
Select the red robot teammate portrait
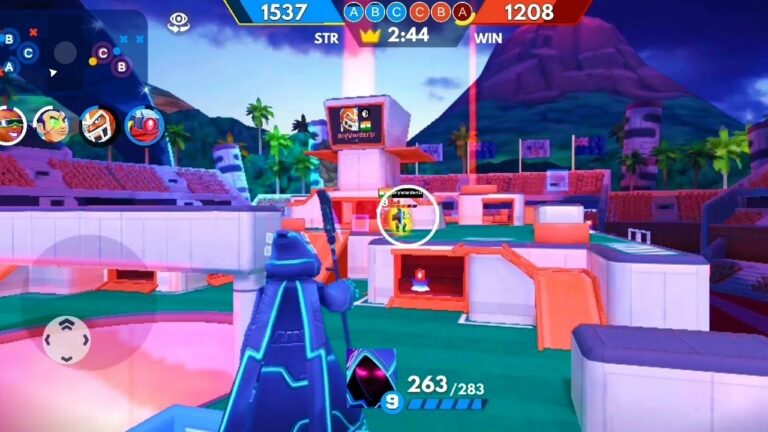pyautogui.click(x=145, y=125)
